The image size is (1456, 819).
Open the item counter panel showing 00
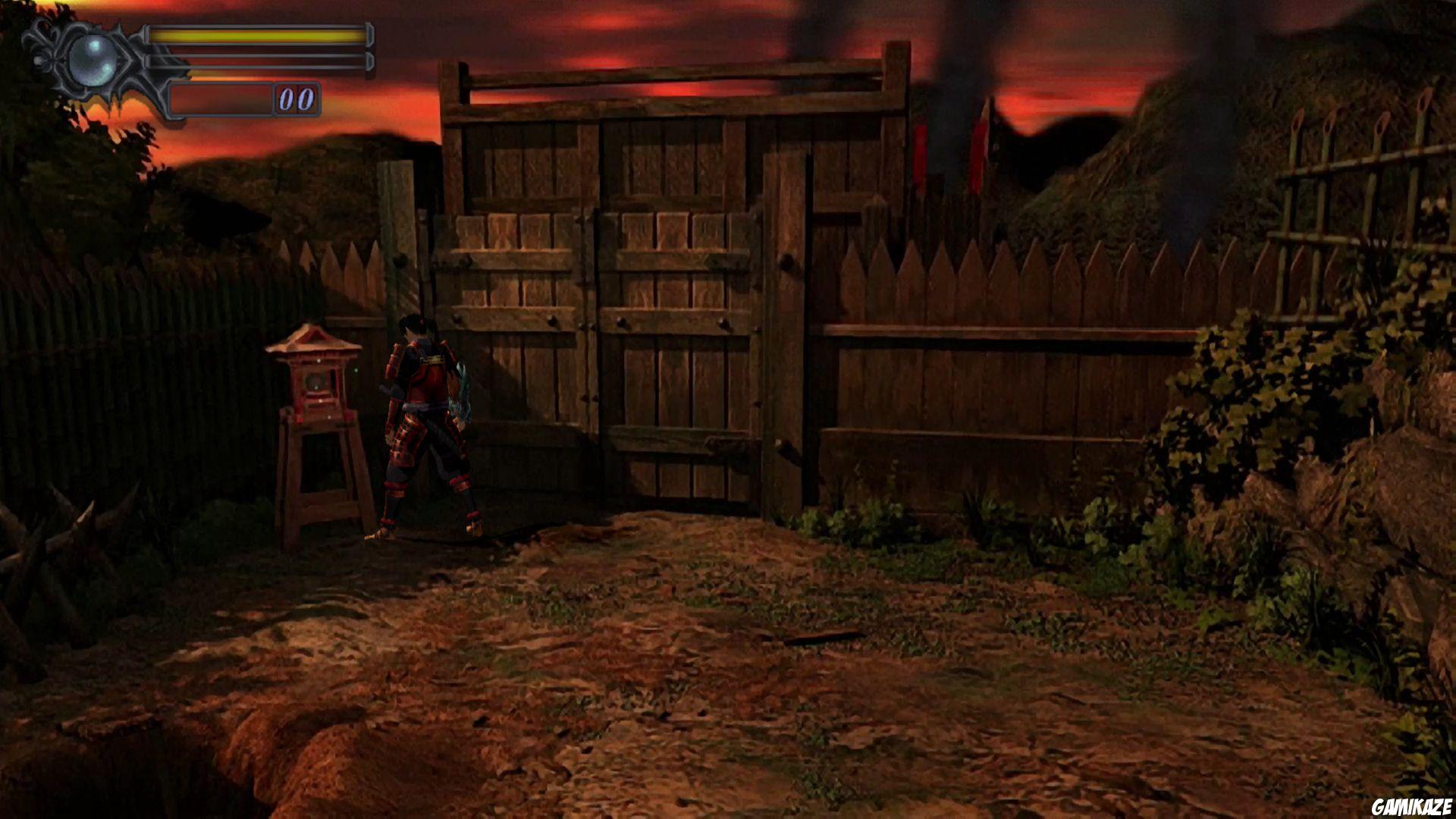click(296, 98)
